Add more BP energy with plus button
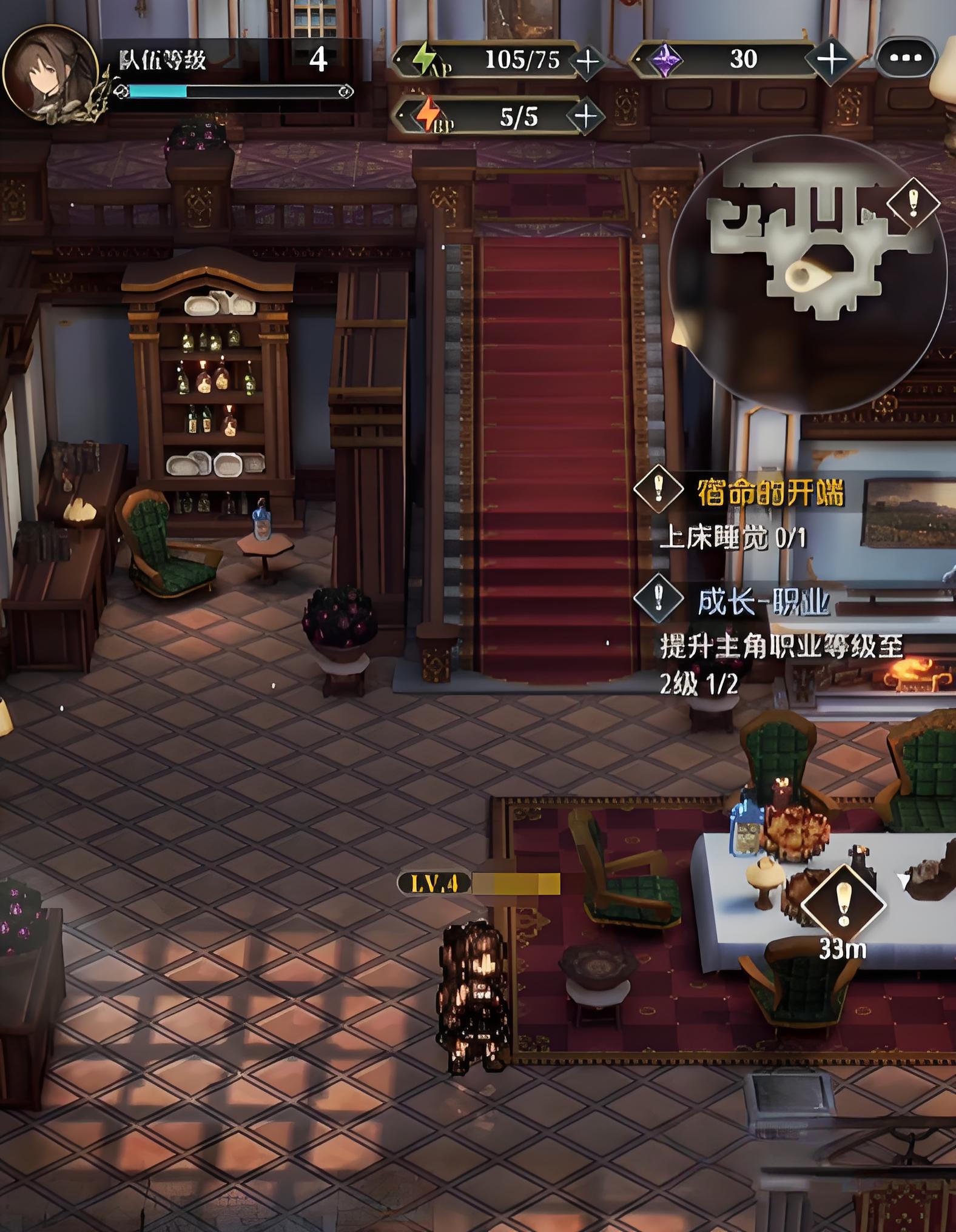 point(585,115)
